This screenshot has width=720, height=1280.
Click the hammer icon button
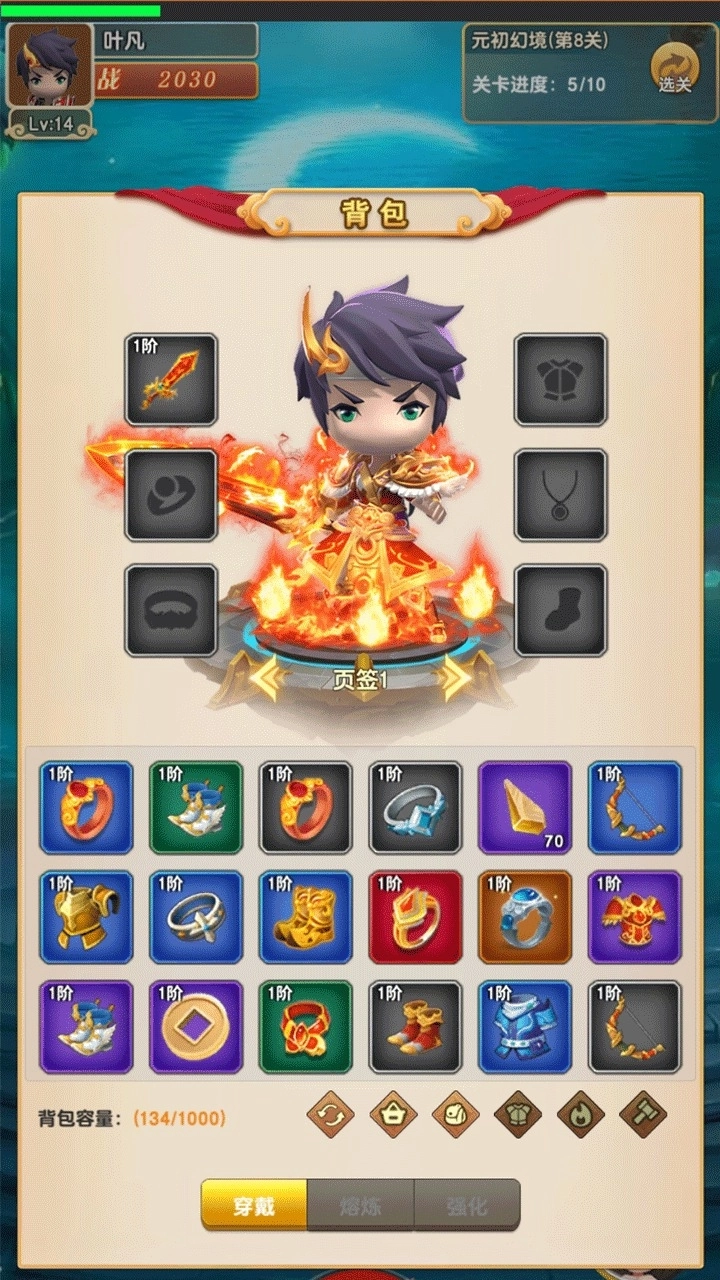tap(643, 1114)
